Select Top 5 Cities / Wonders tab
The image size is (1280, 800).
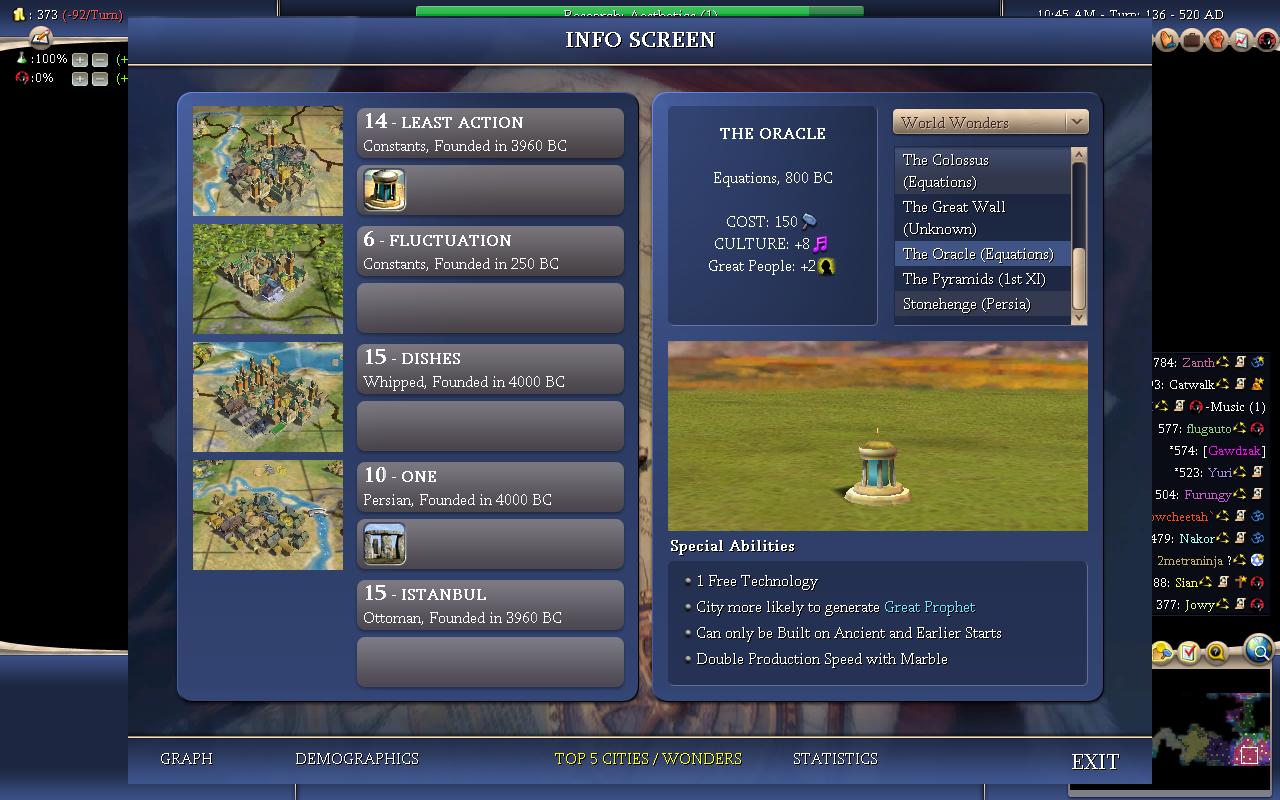click(x=648, y=759)
